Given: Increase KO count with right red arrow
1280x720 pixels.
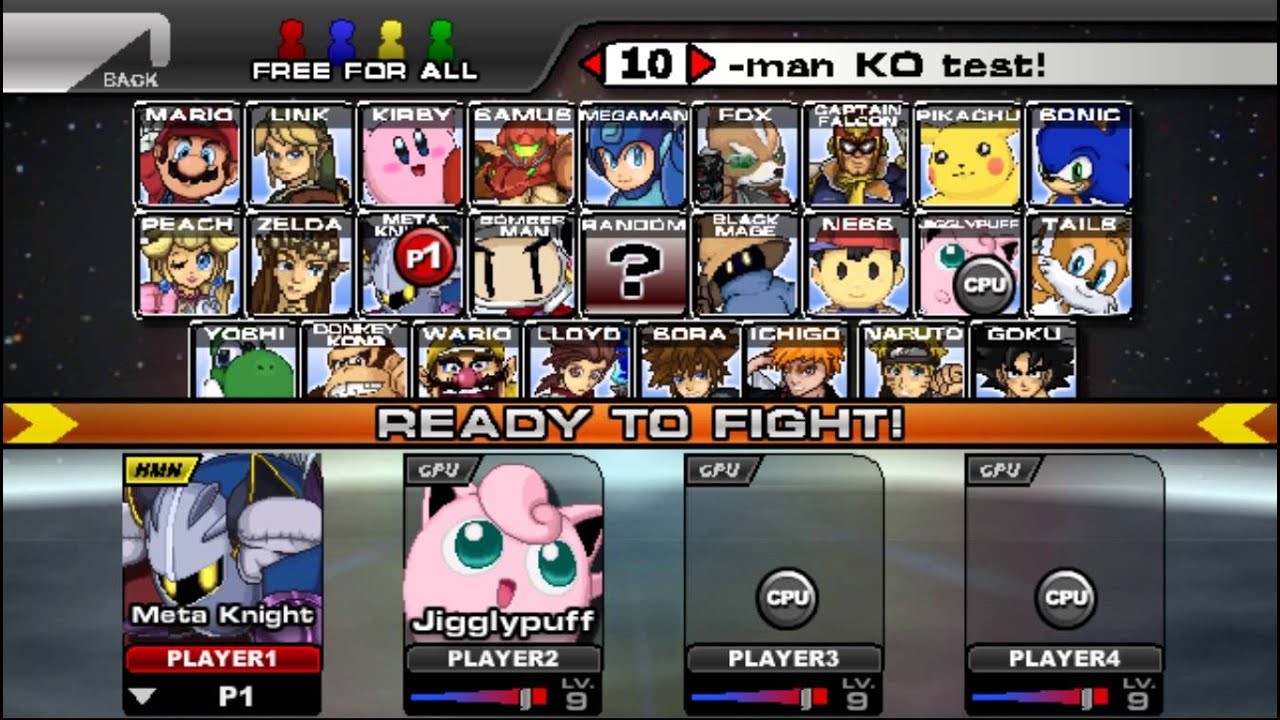Looking at the screenshot, I should [x=702, y=66].
